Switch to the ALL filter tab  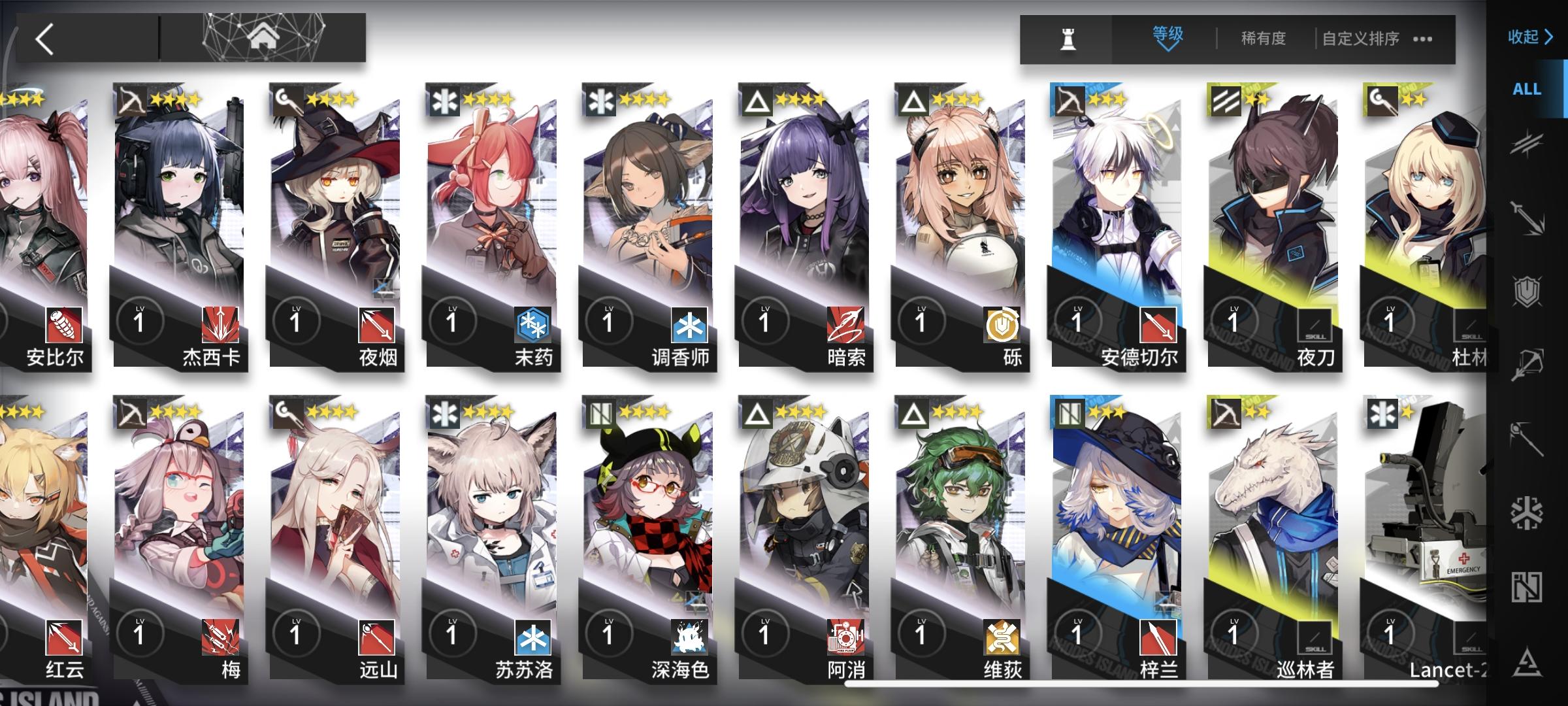pyautogui.click(x=1526, y=89)
